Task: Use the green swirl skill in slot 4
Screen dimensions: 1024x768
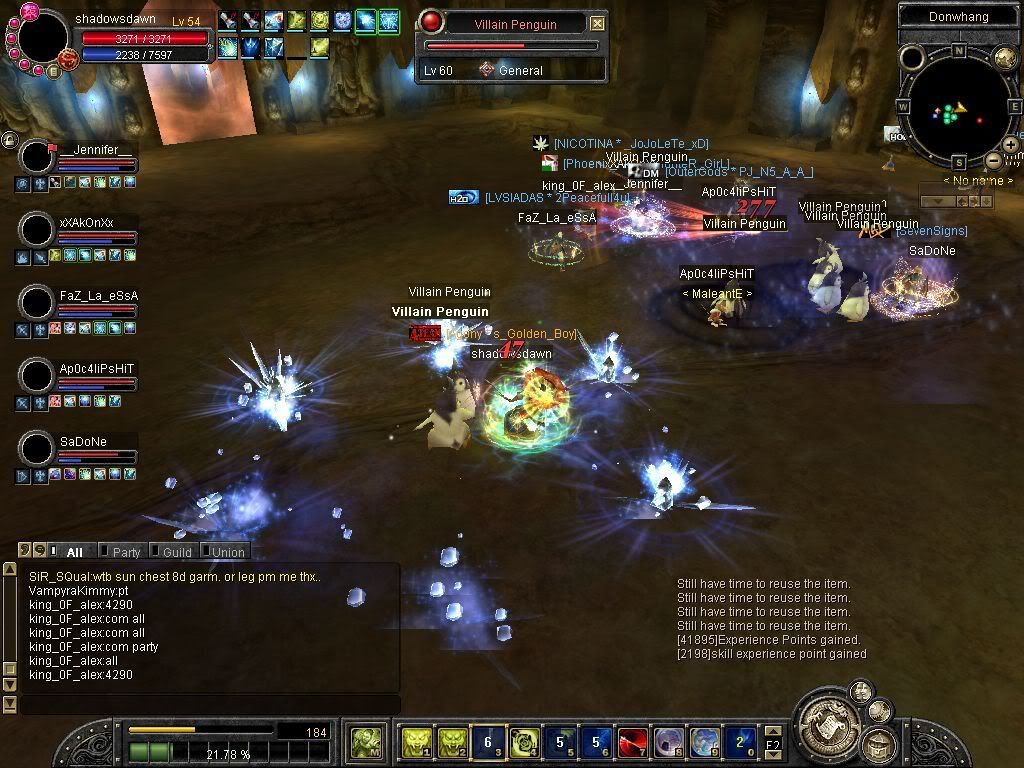Action: click(x=524, y=743)
